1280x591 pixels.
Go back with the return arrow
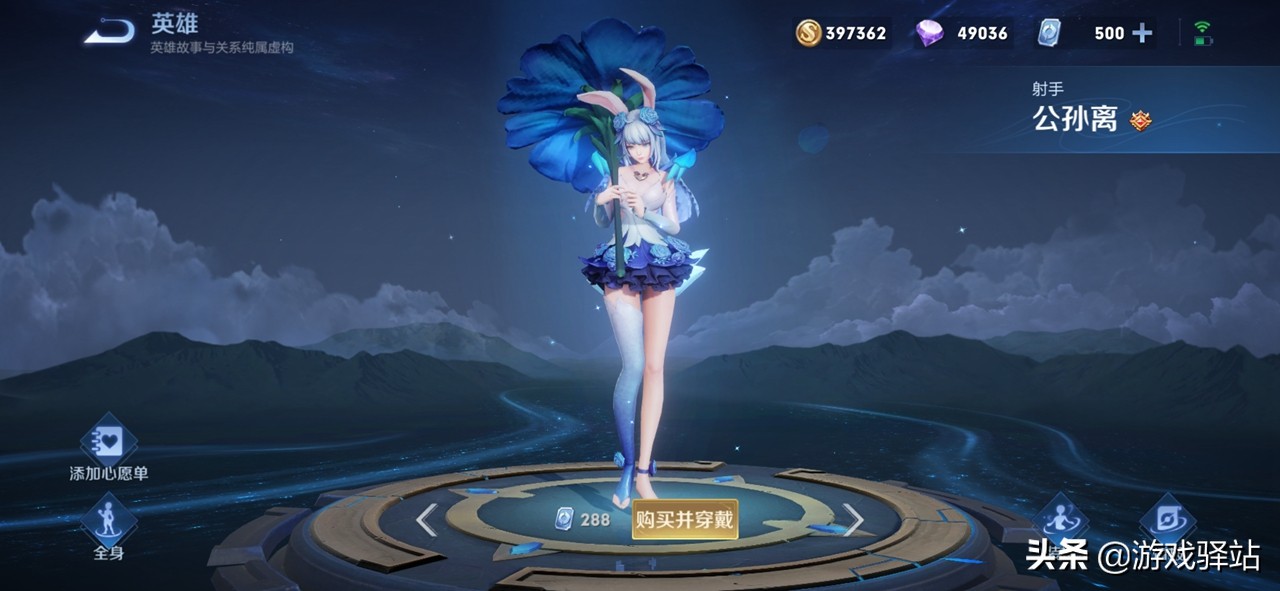tap(110, 33)
